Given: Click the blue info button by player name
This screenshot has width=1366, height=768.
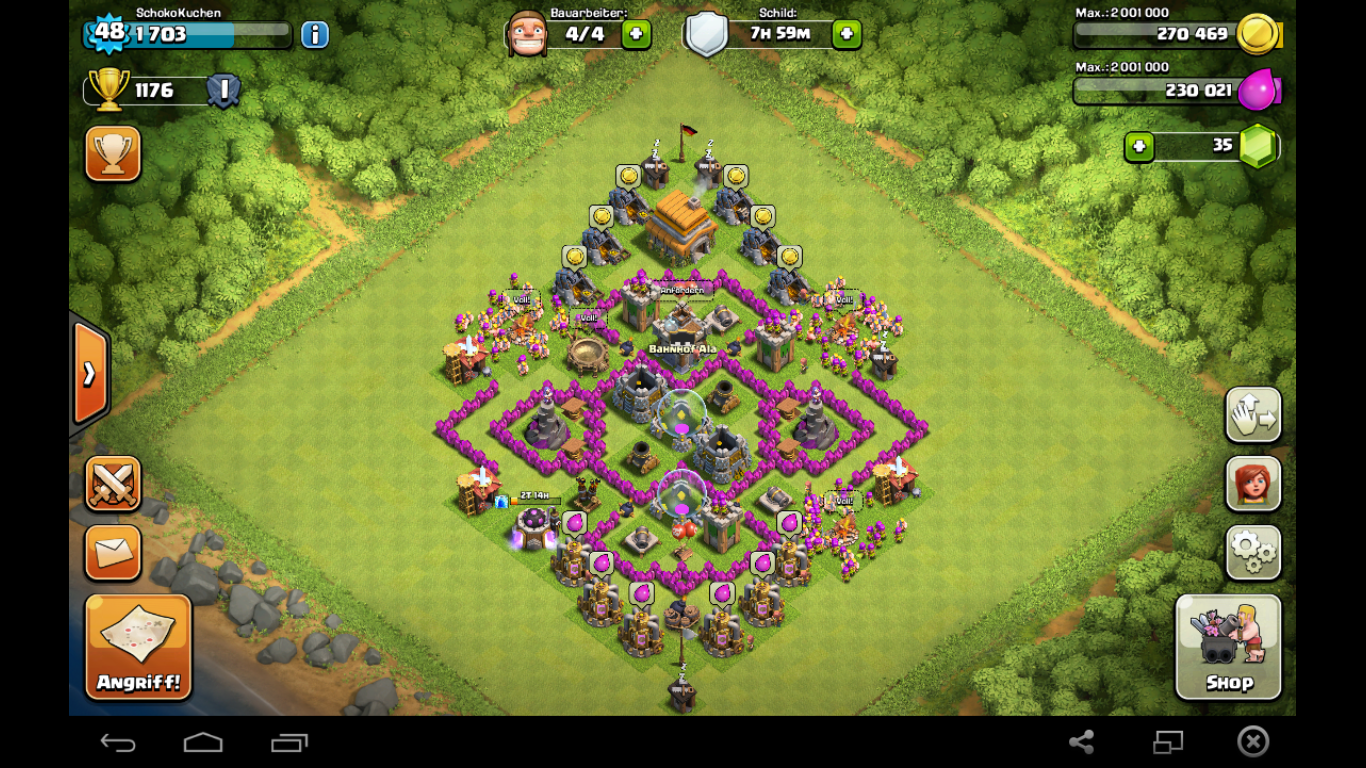Looking at the screenshot, I should 315,35.
